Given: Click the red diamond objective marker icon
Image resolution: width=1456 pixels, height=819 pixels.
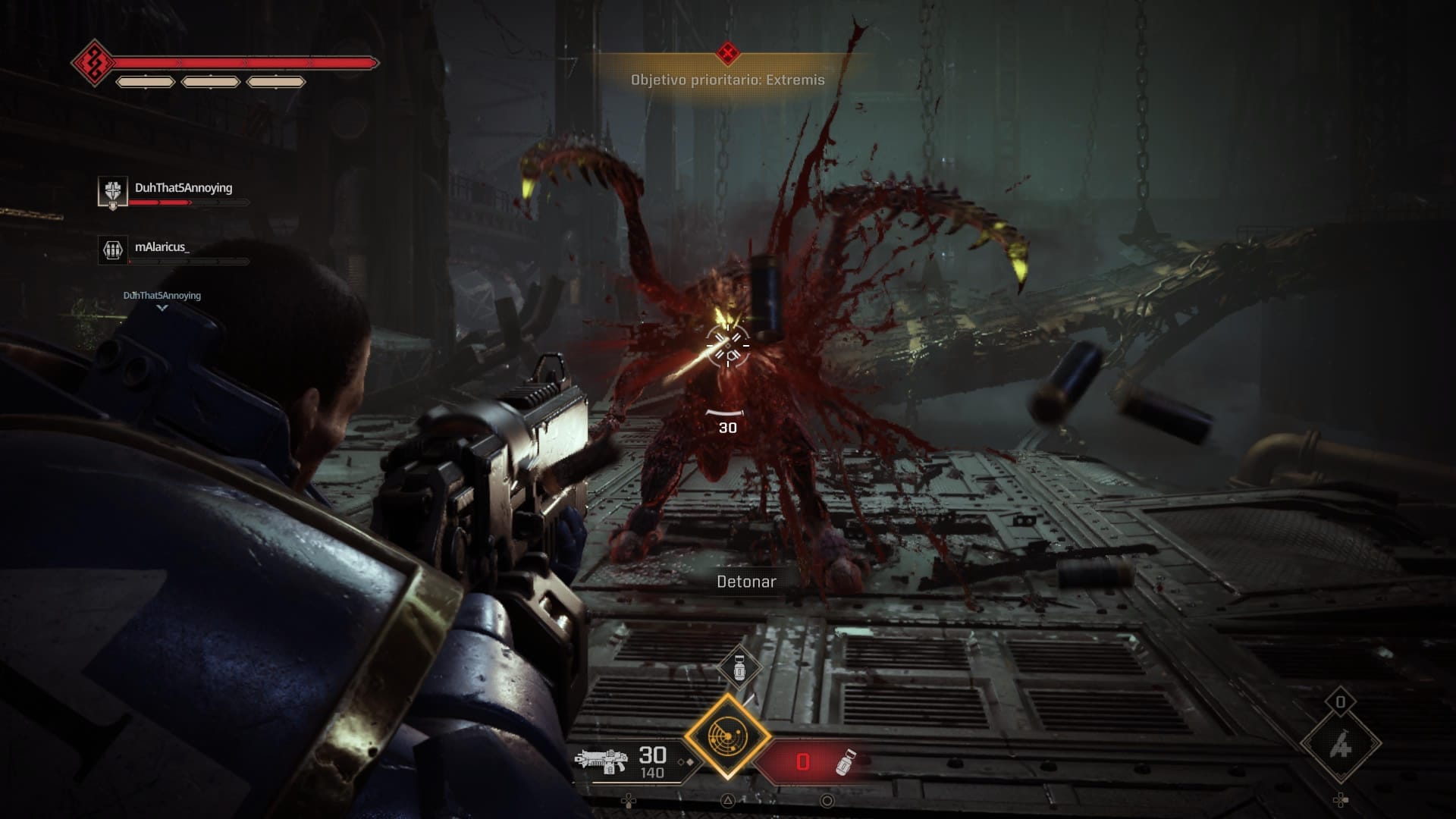Looking at the screenshot, I should point(727,53).
